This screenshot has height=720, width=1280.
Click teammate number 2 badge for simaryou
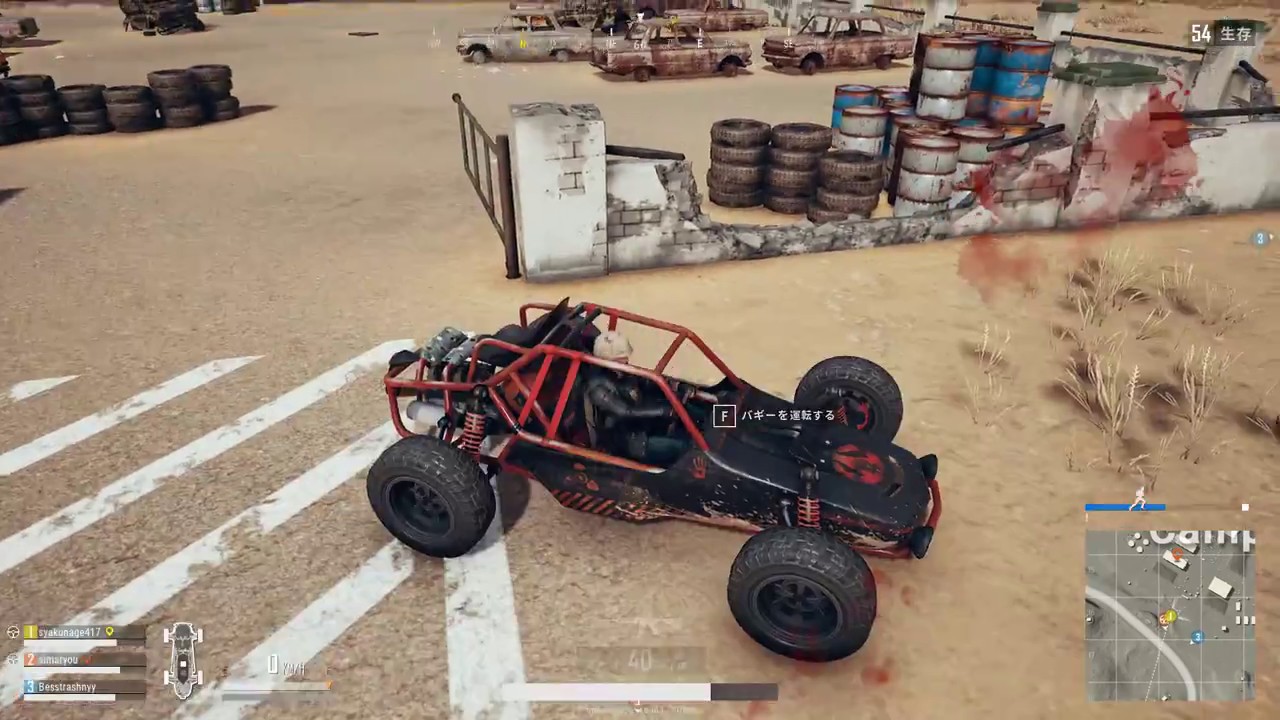pos(29,659)
